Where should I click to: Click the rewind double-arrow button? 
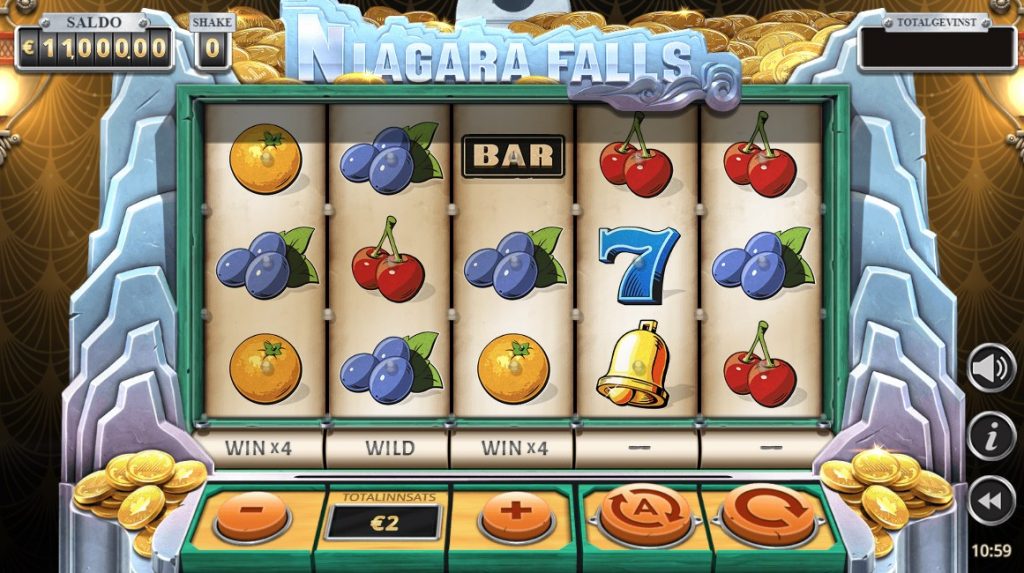[990, 500]
